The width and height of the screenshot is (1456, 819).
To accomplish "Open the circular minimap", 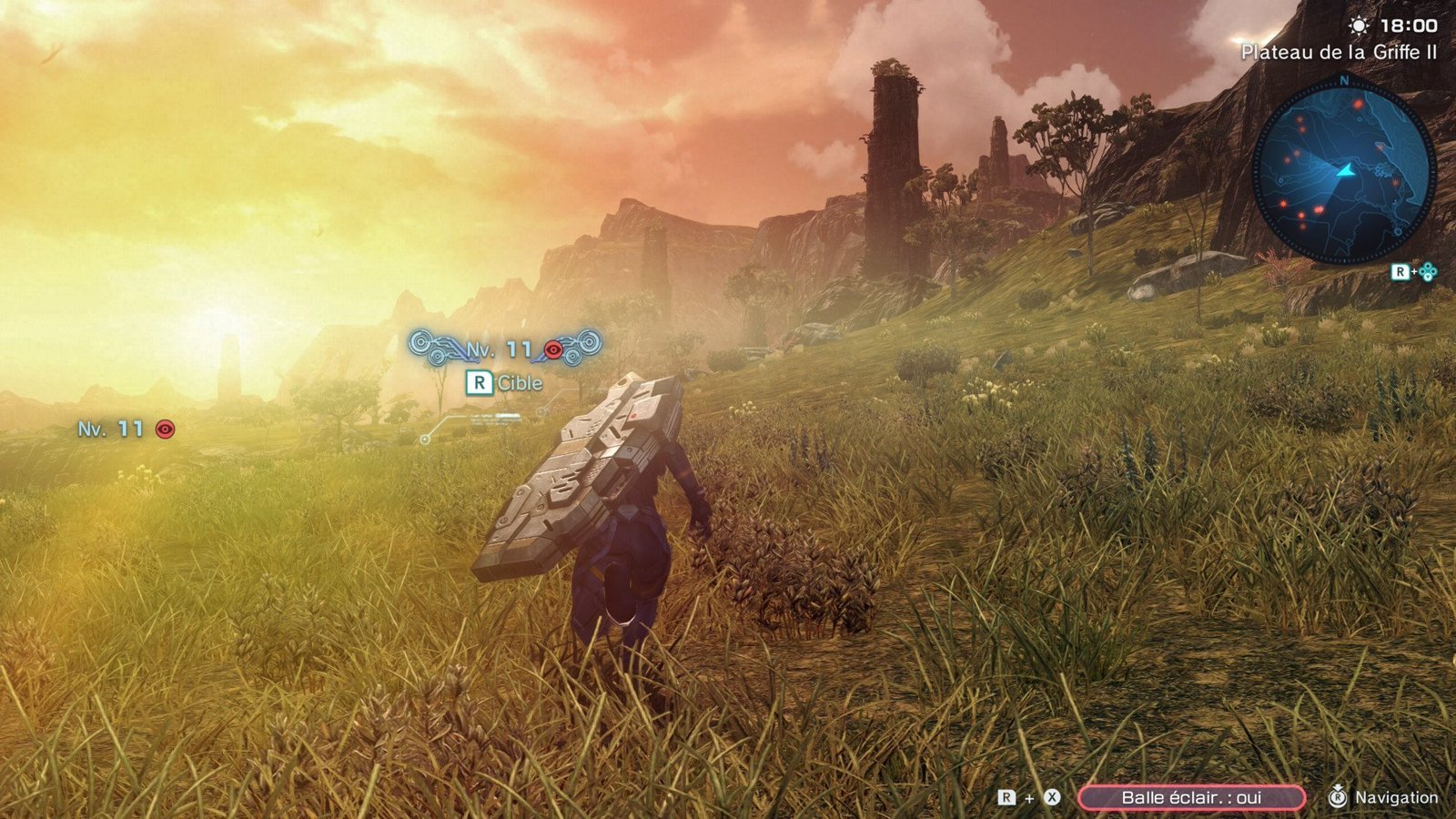I will [x=1343, y=171].
